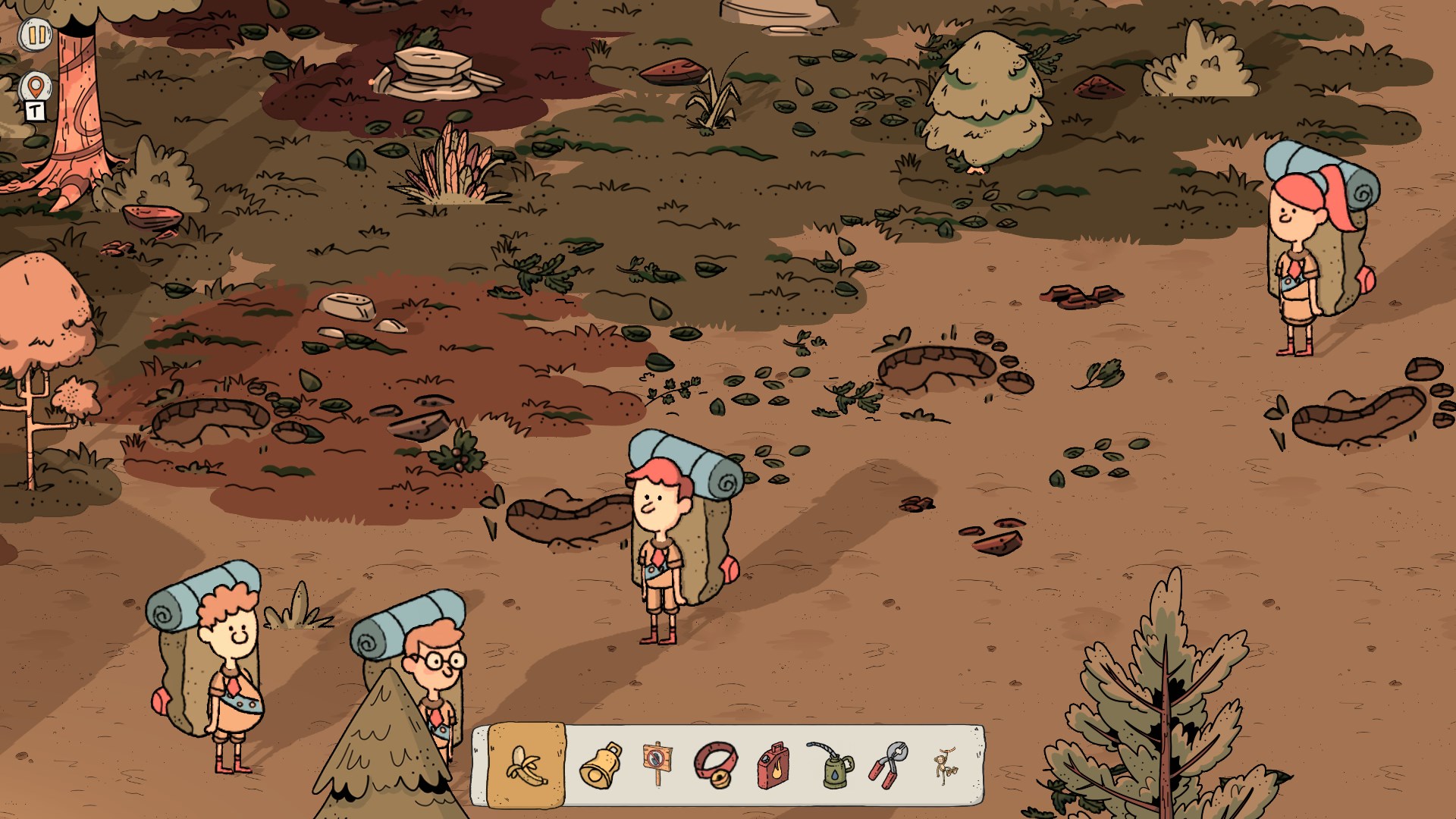Select the peeled banana in the hotbar
The width and height of the screenshot is (1456, 819).
[x=526, y=764]
